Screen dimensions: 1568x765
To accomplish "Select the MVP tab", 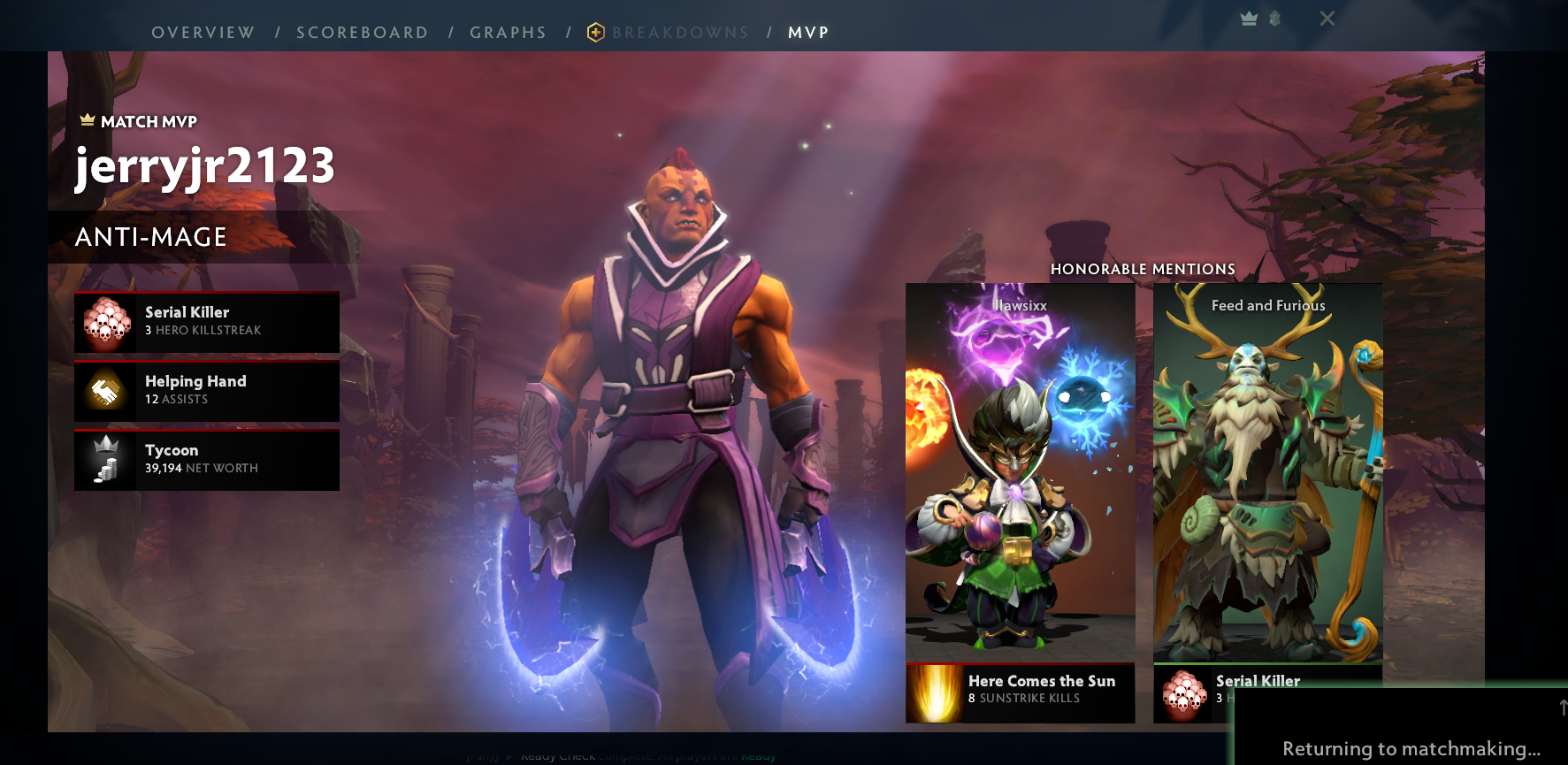I will point(808,33).
